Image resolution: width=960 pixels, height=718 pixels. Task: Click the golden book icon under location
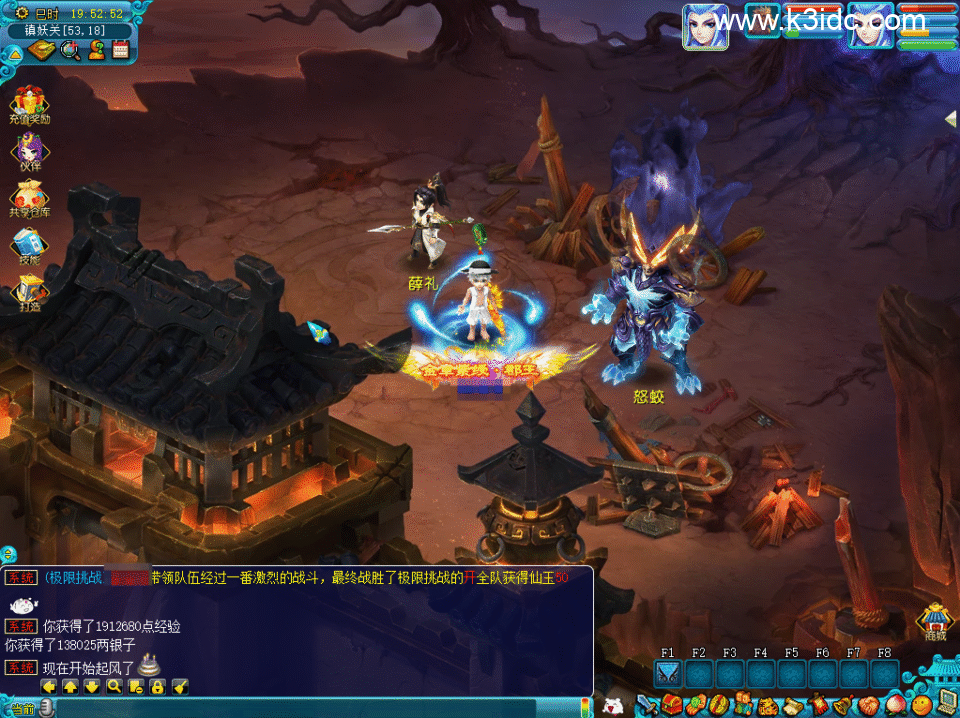click(41, 50)
